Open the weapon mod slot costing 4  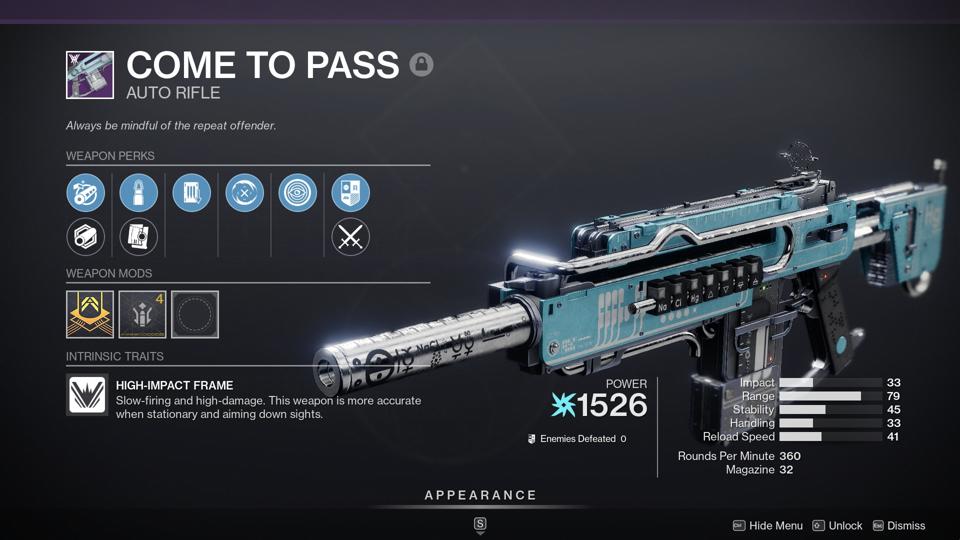(x=142, y=314)
